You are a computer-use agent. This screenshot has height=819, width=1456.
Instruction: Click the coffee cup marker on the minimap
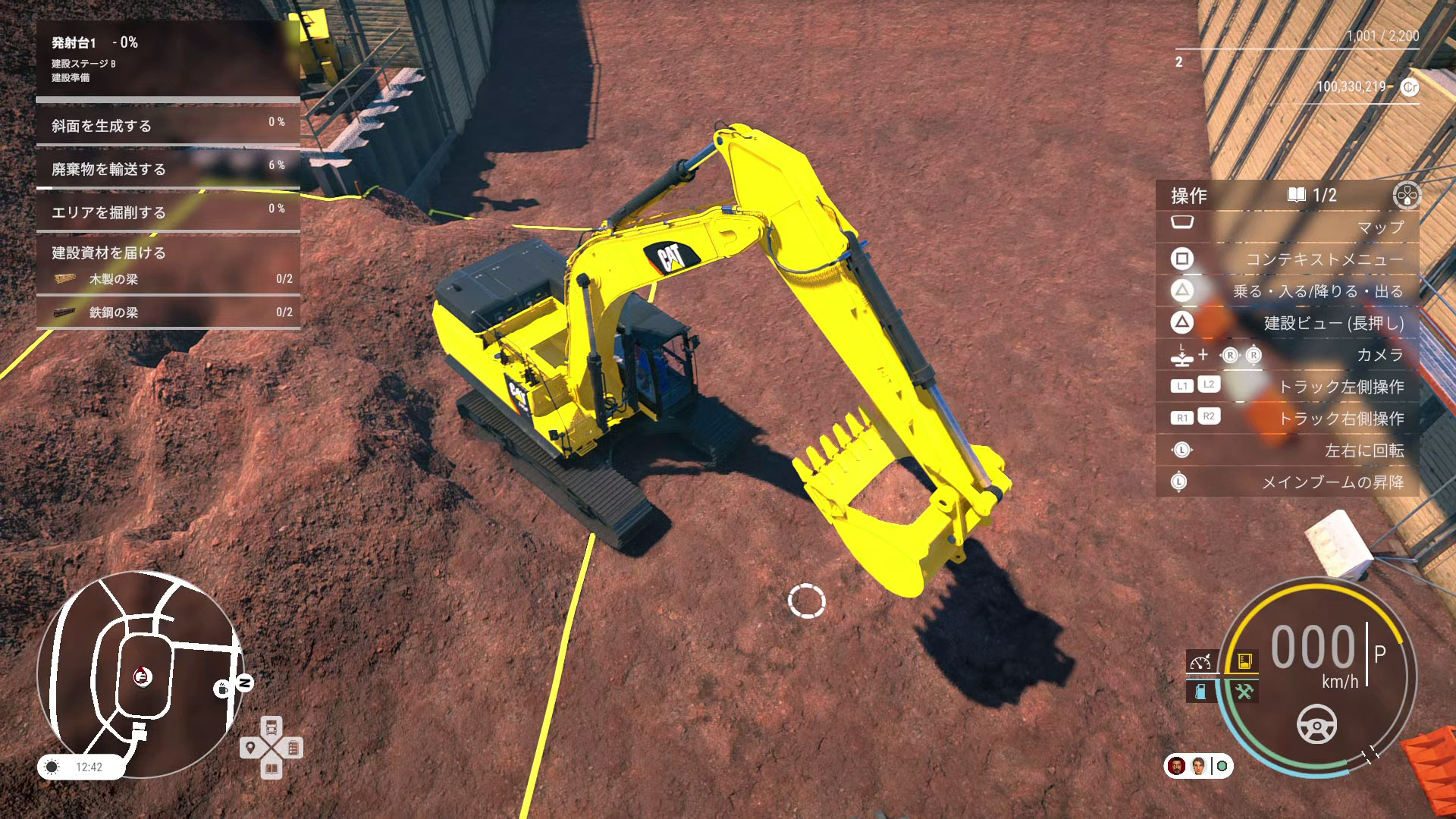click(222, 689)
